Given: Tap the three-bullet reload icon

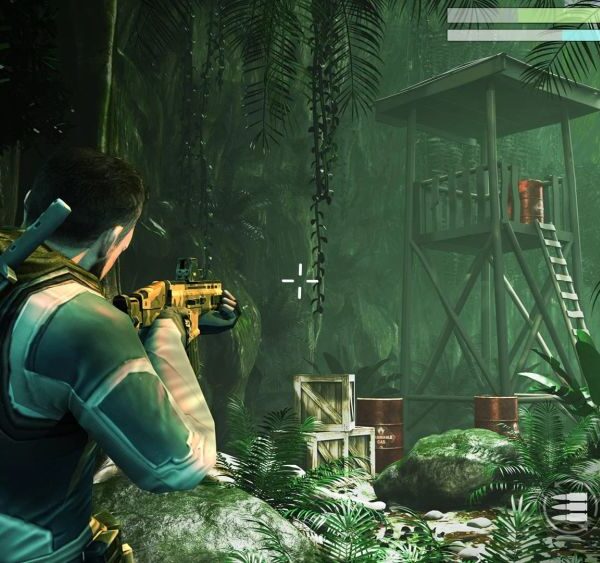Looking at the screenshot, I should point(567,508).
